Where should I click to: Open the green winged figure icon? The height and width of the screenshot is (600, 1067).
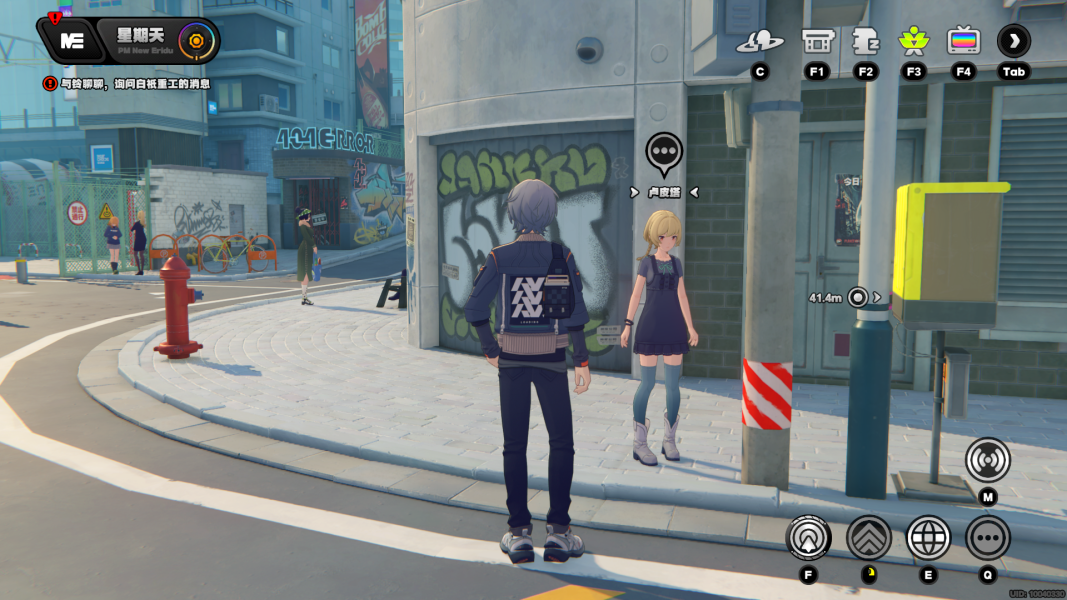tap(913, 42)
